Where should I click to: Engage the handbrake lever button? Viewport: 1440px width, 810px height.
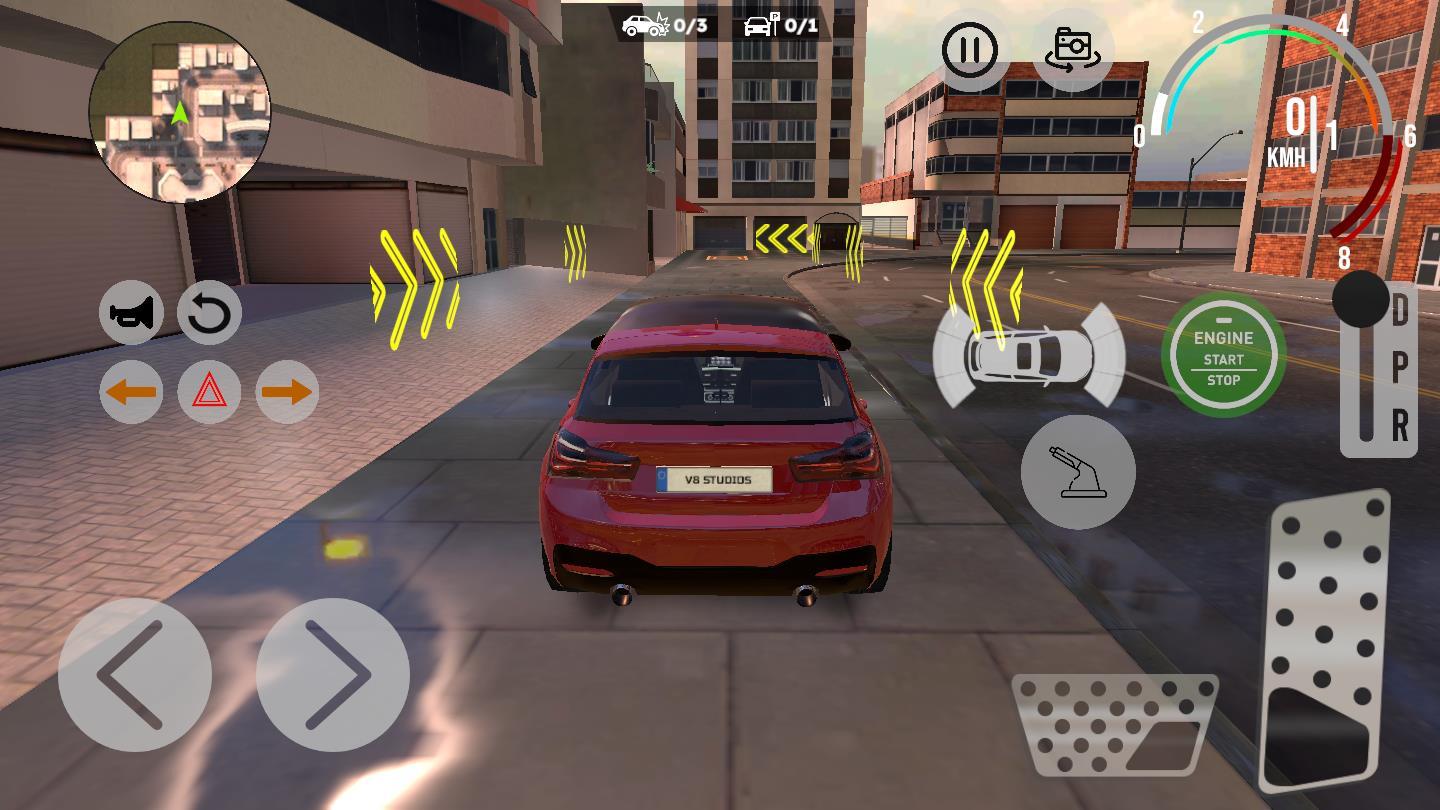(x=1078, y=472)
